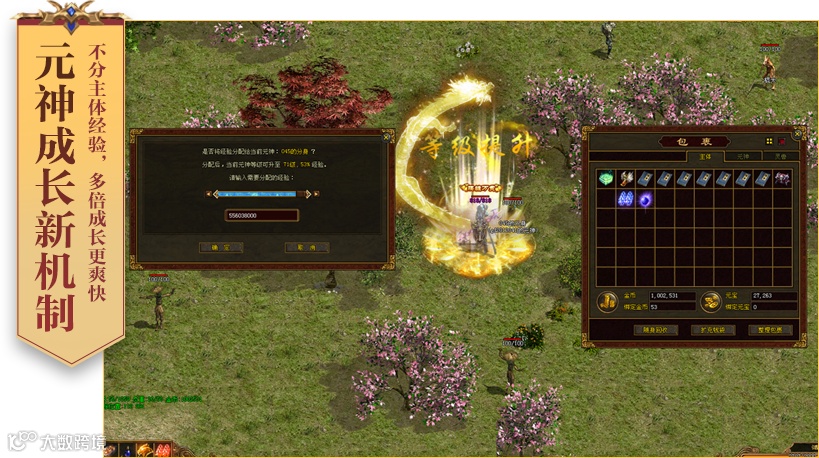Increase experience with the right arrow
The width and height of the screenshot is (819, 458).
(314, 194)
